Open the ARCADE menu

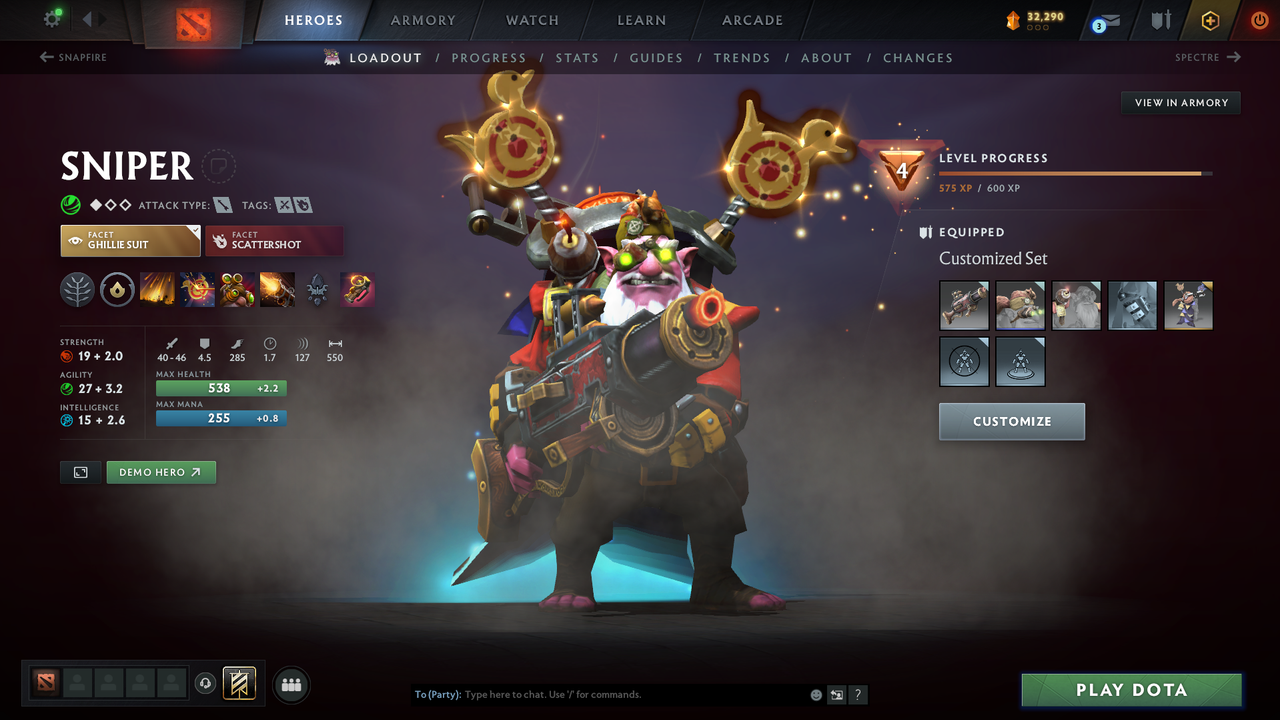751,20
